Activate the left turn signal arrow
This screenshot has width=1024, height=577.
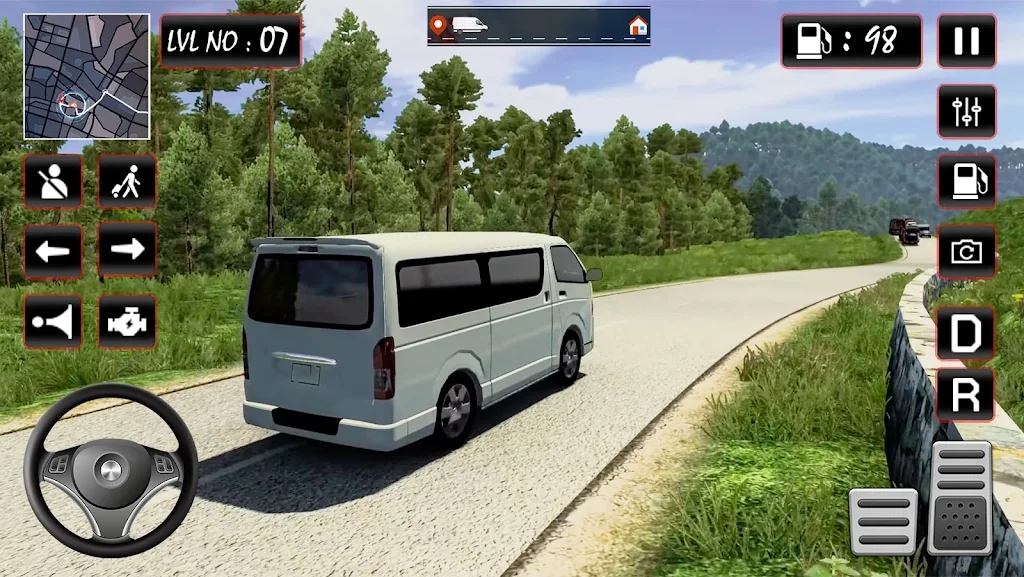(x=53, y=250)
